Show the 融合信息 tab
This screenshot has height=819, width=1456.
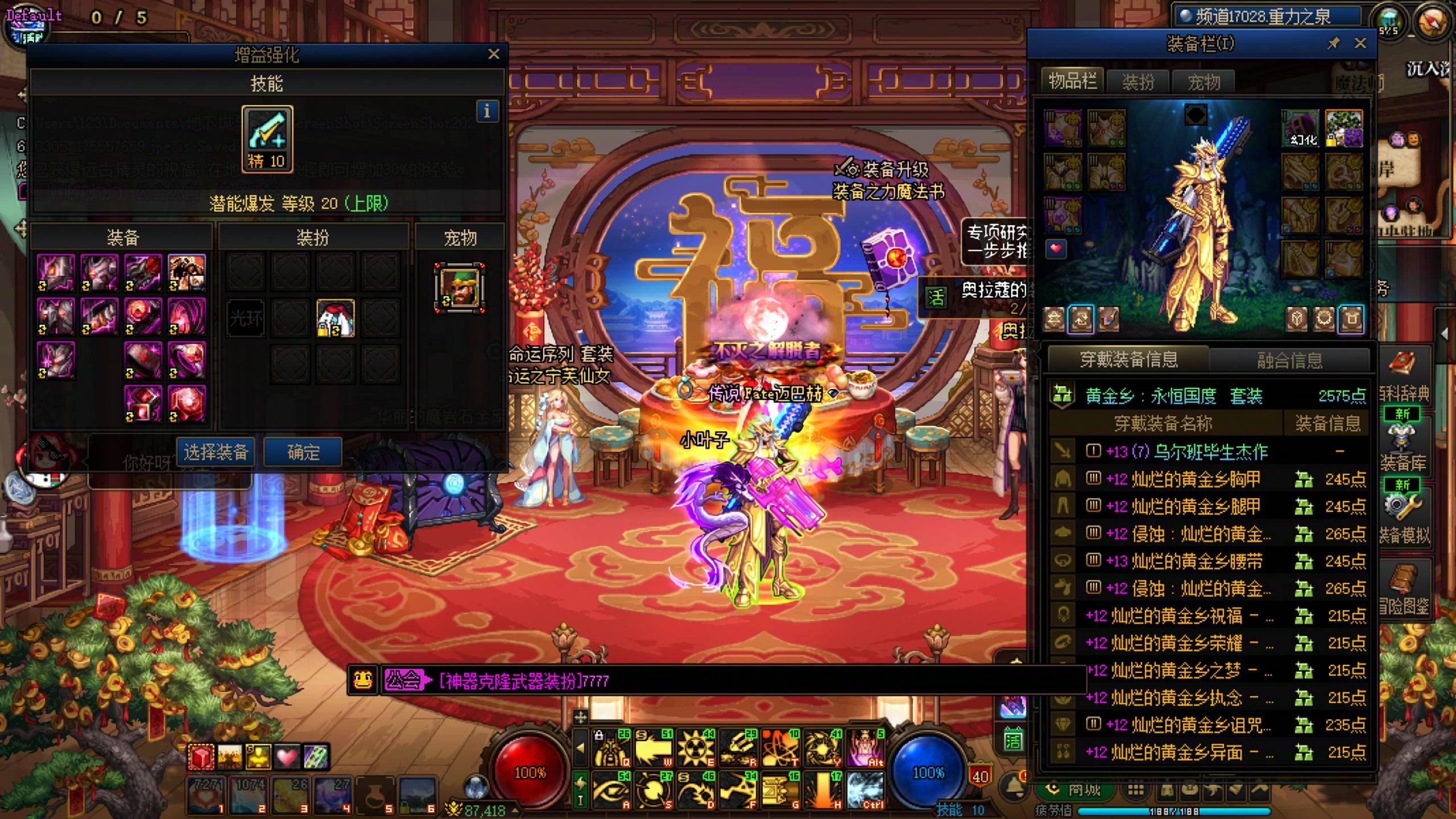coord(1289,360)
